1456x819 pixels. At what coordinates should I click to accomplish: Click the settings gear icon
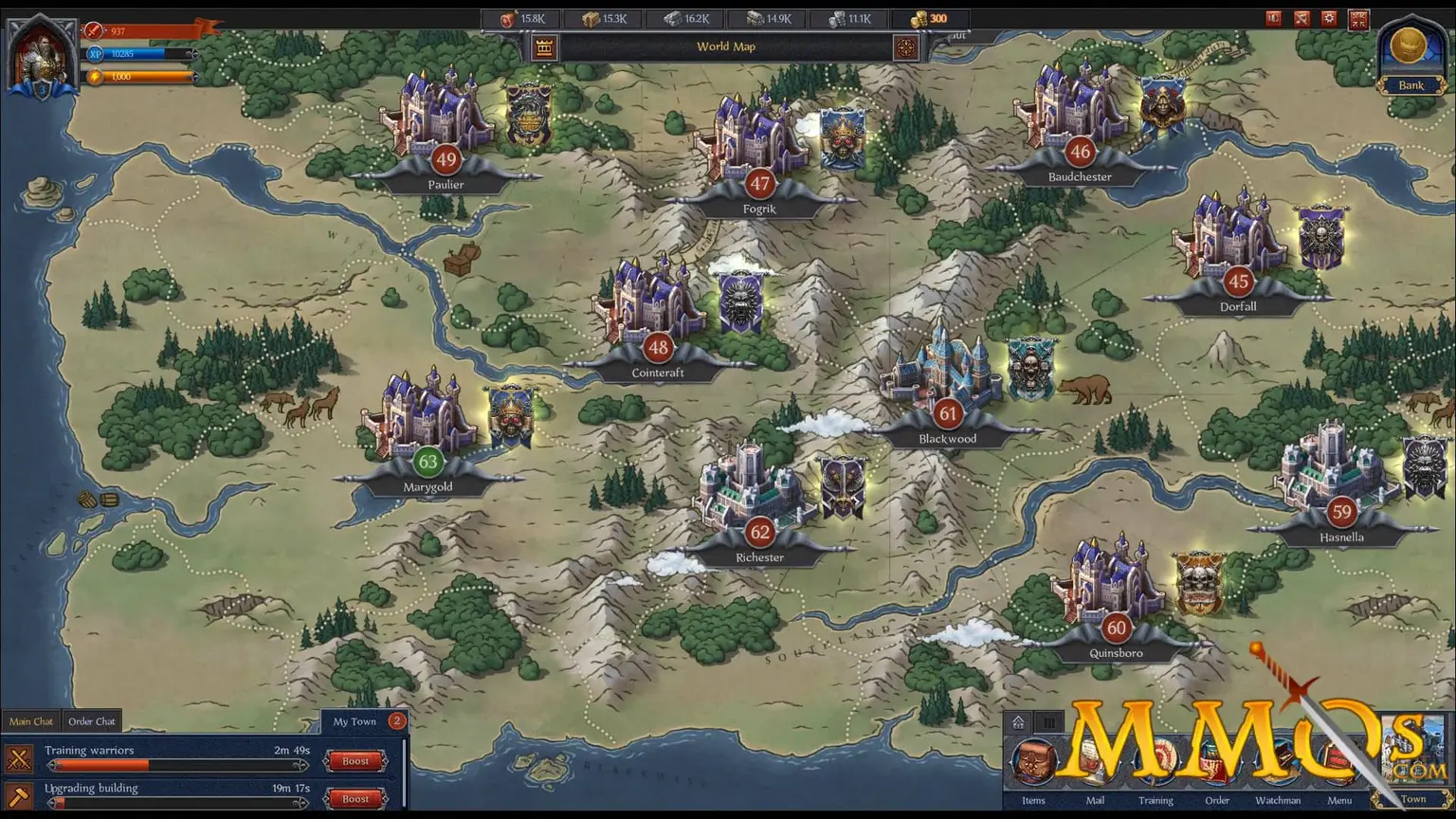click(1329, 18)
